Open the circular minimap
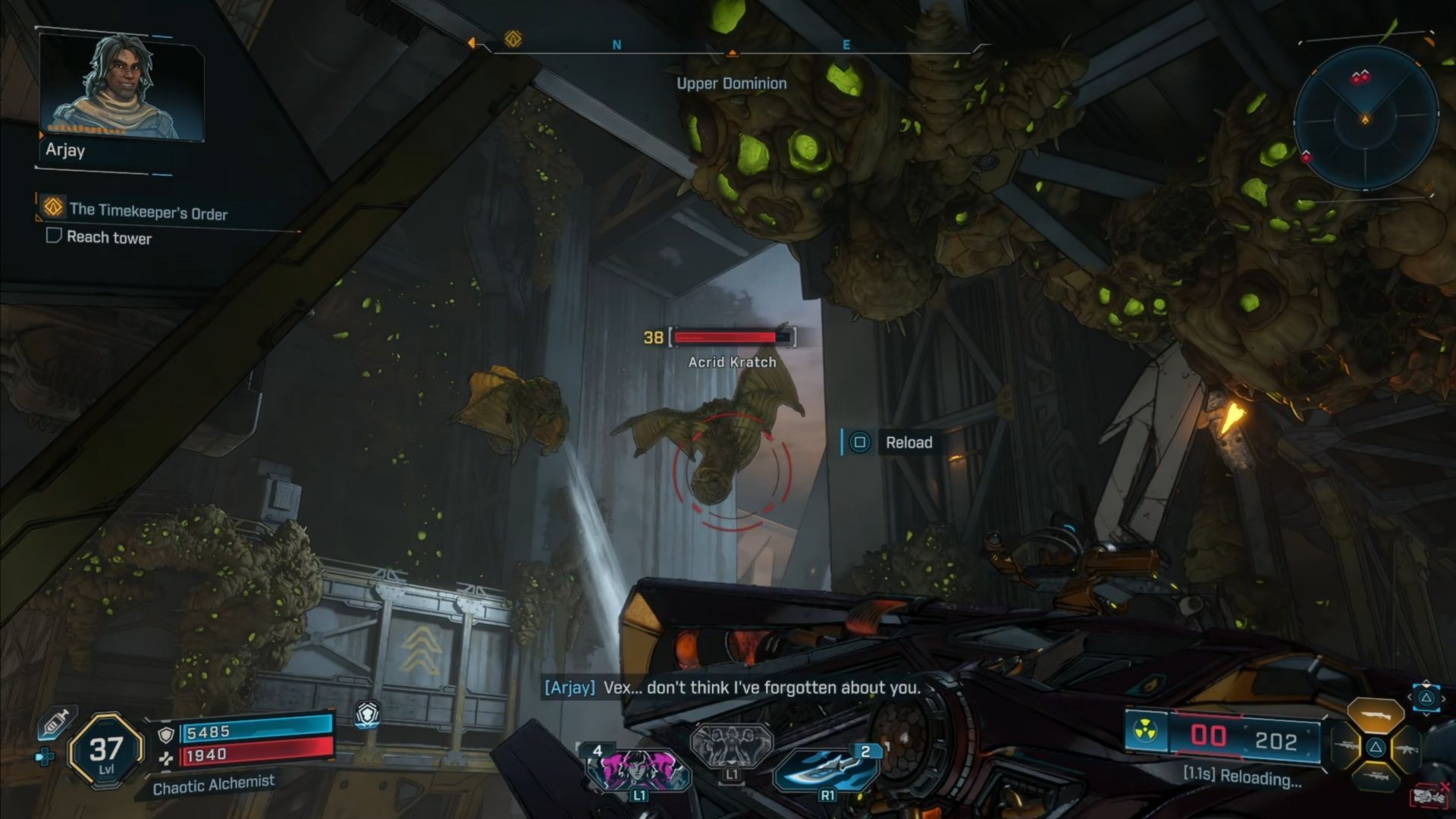 pyautogui.click(x=1365, y=119)
